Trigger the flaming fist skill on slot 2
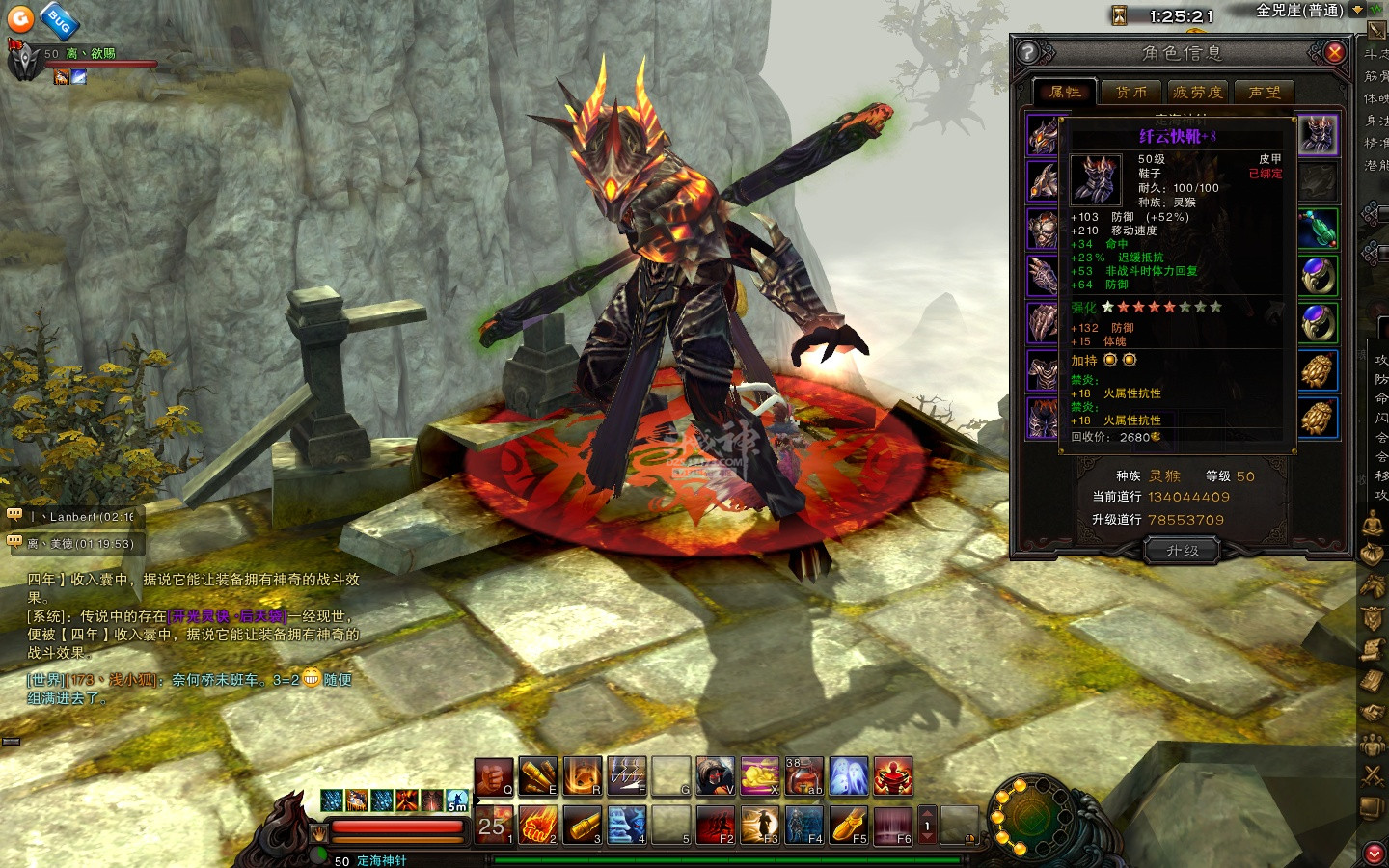 [538, 826]
